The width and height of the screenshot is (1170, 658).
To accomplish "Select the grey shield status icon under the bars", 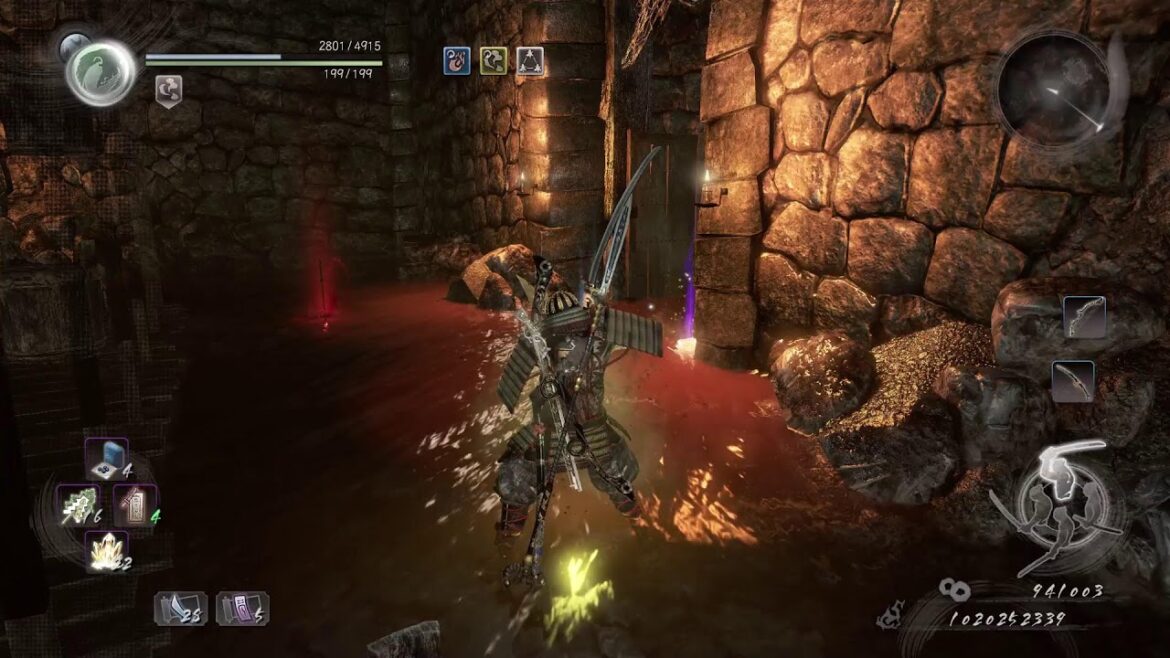I will [x=168, y=91].
